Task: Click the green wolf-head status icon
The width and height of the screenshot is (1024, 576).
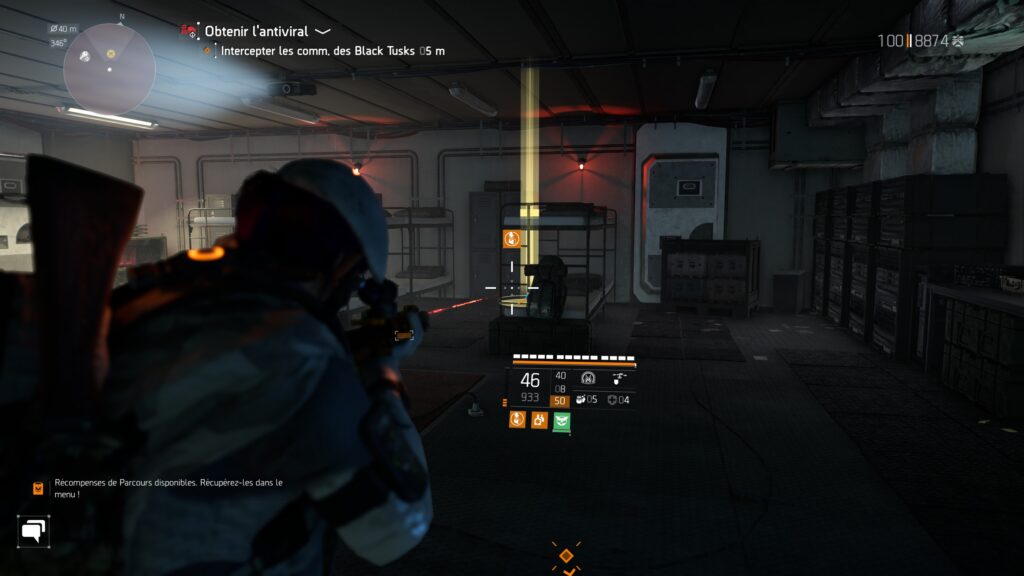Action: [561, 421]
